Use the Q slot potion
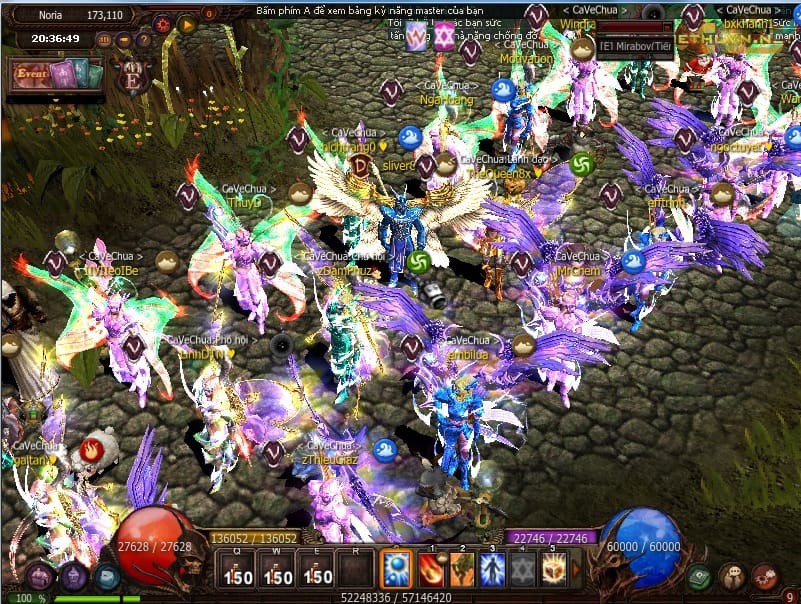Screen dimensions: 801x604 [238, 570]
